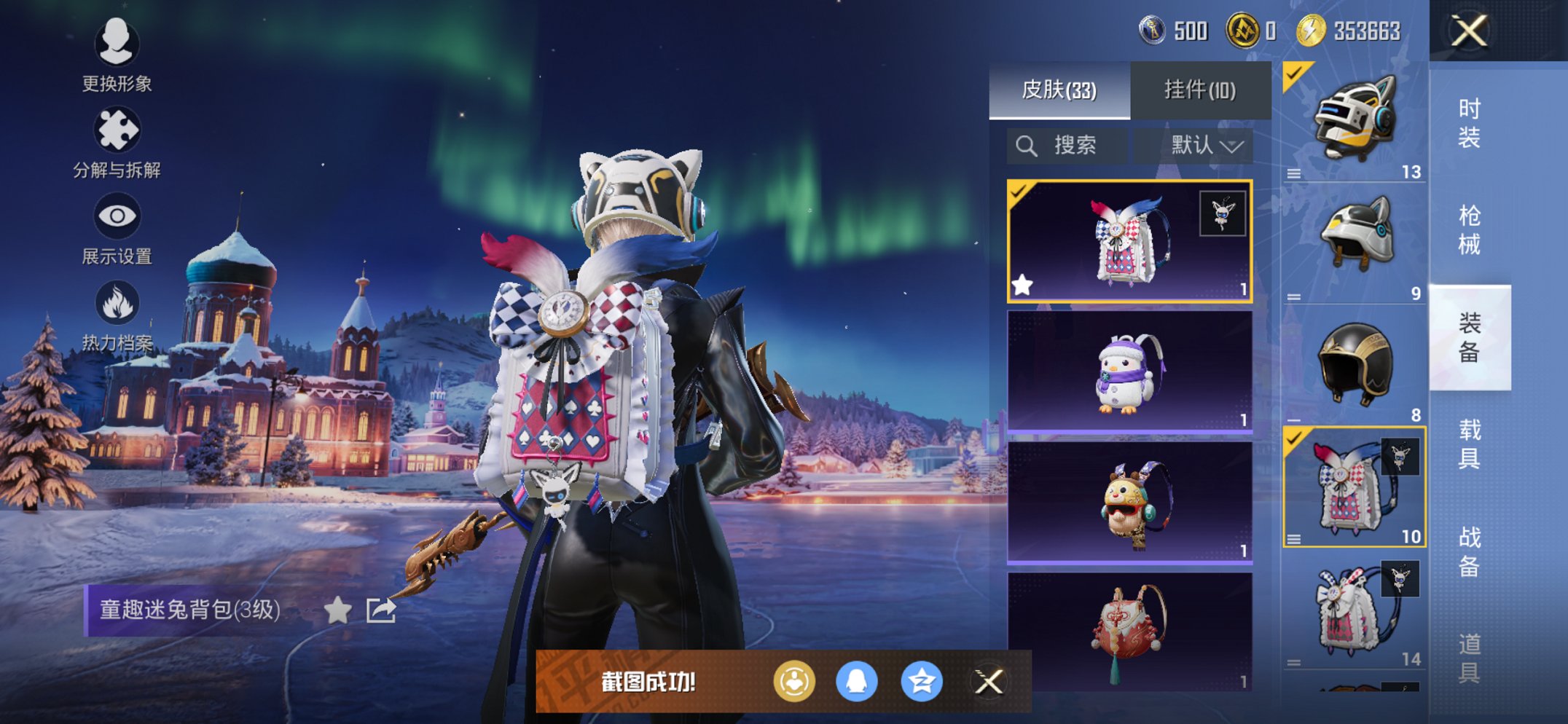
Task: Switch to the 挂件(10) pendants tab
Action: pyautogui.click(x=1199, y=90)
